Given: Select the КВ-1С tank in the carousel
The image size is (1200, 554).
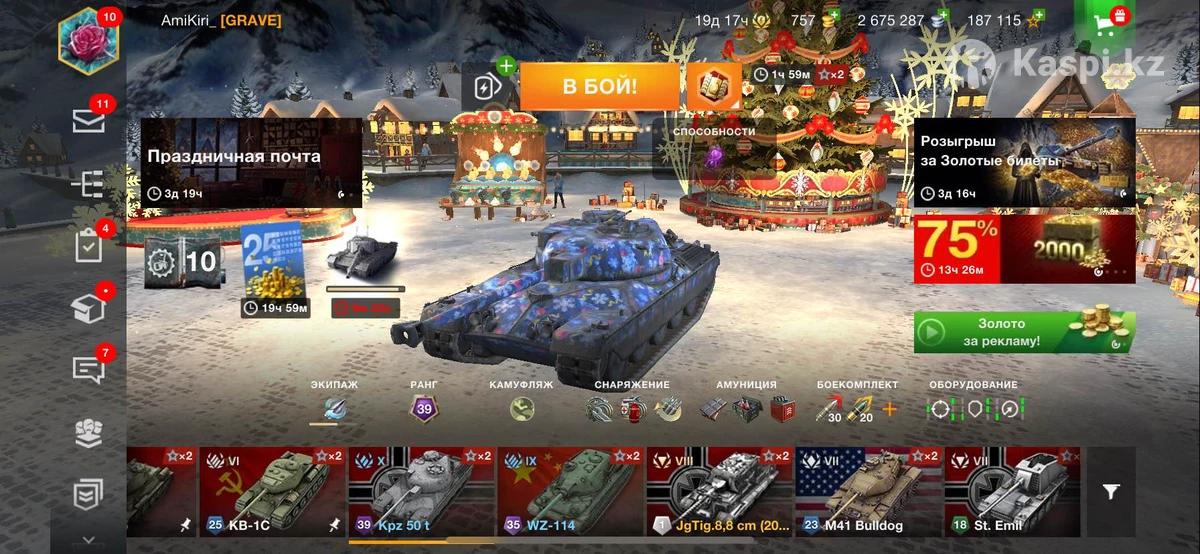Looking at the screenshot, I should 272,492.
